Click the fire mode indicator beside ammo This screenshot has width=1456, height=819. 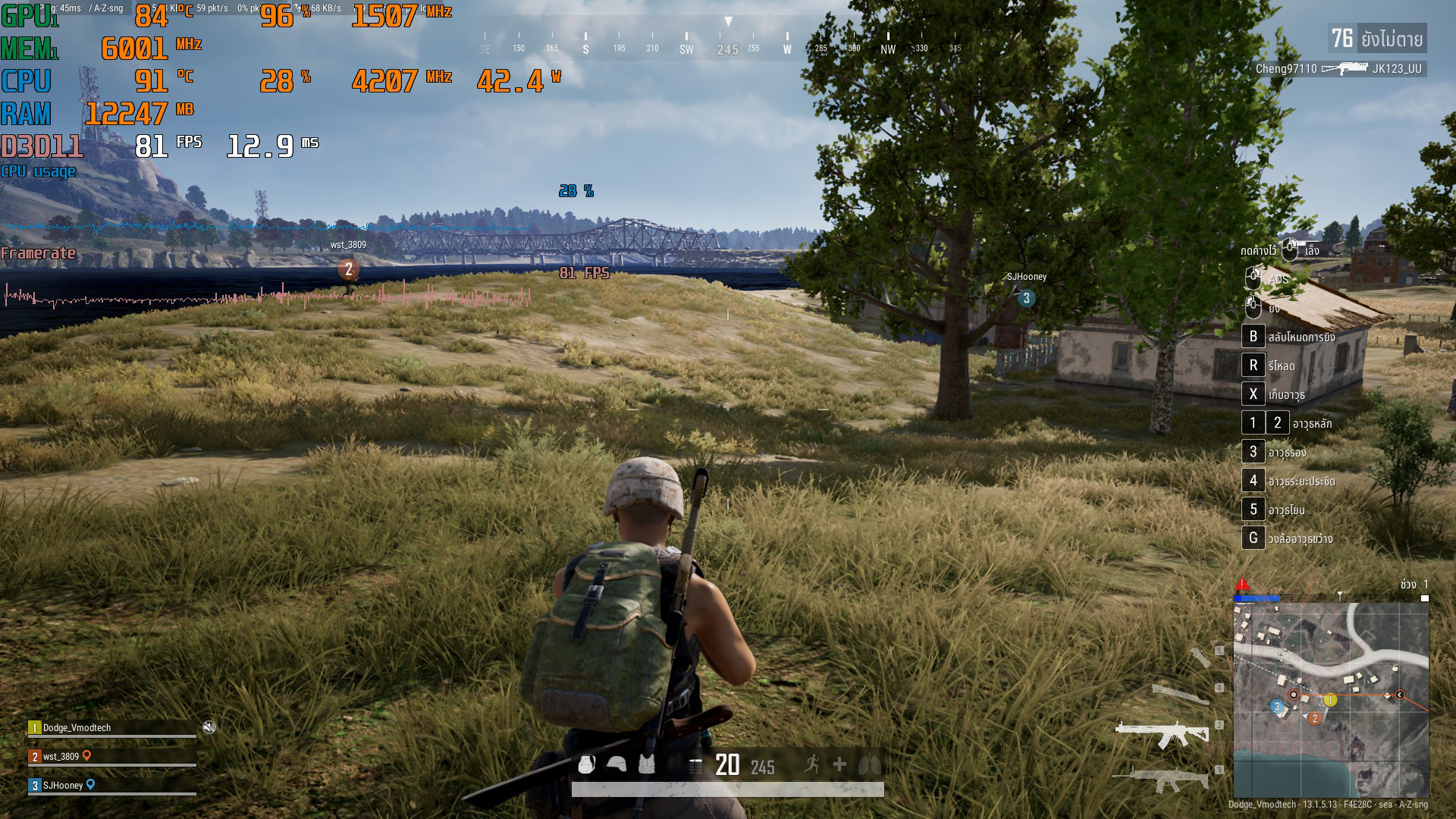tap(695, 766)
